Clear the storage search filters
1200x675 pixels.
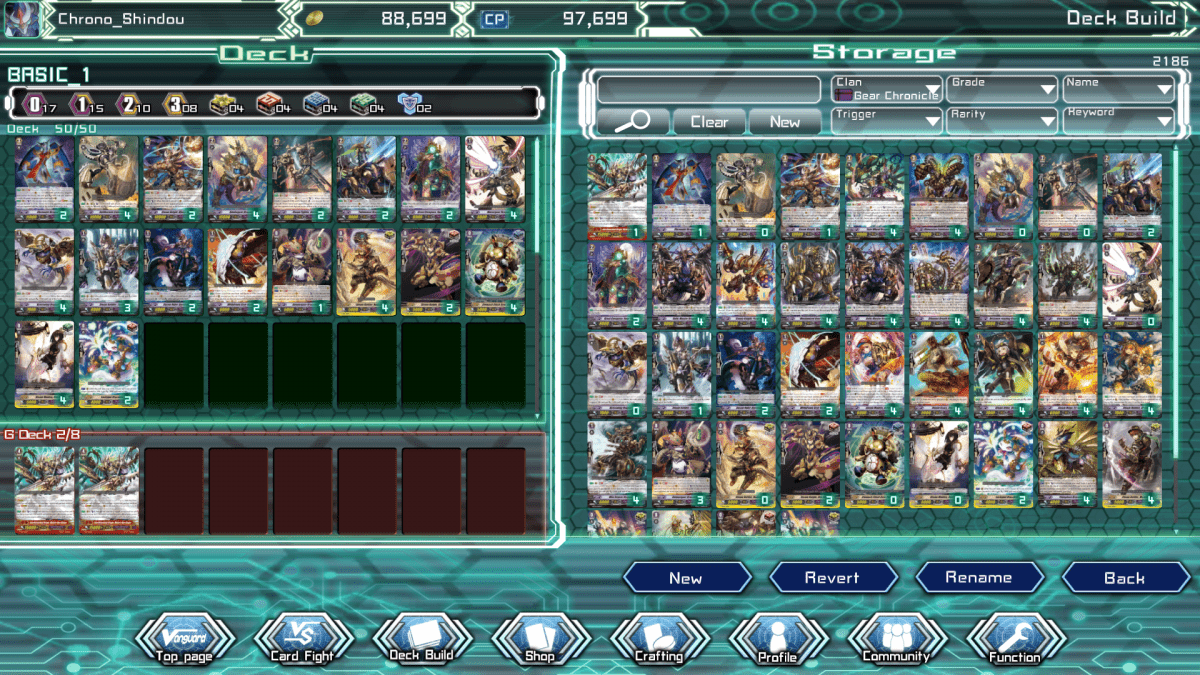coord(709,122)
